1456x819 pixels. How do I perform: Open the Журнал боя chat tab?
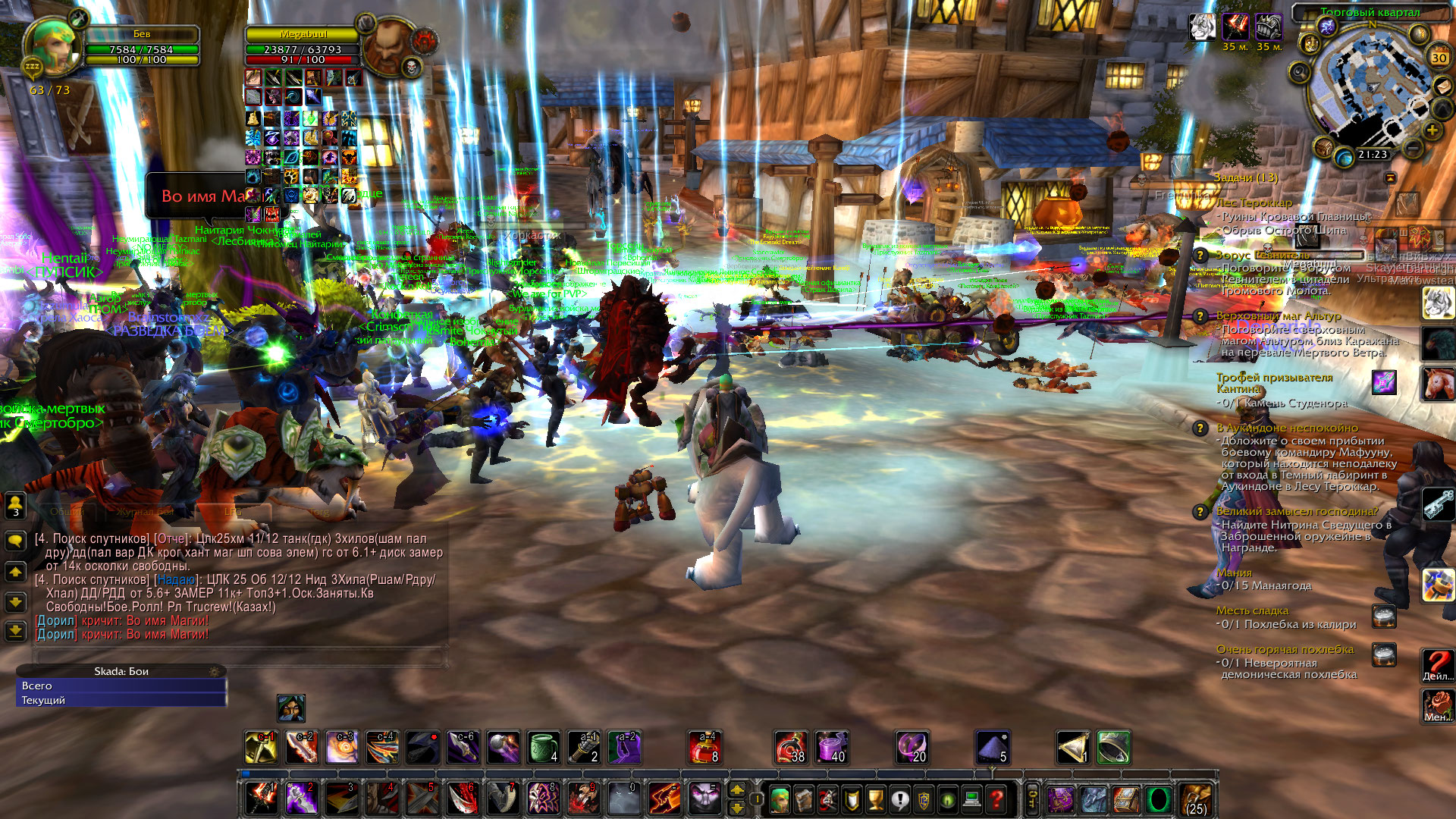[x=144, y=512]
